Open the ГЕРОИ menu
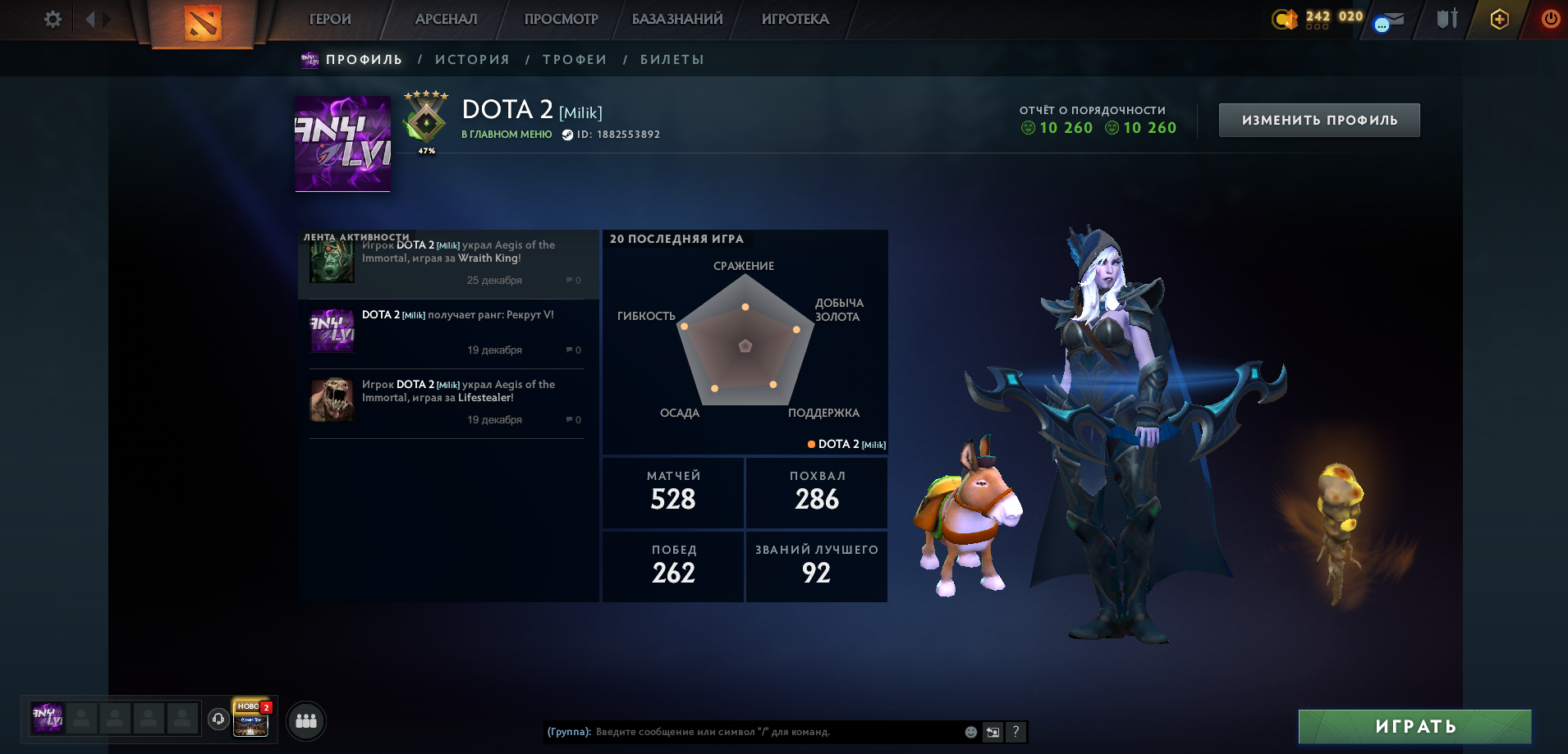The image size is (1568, 754). pos(328,18)
